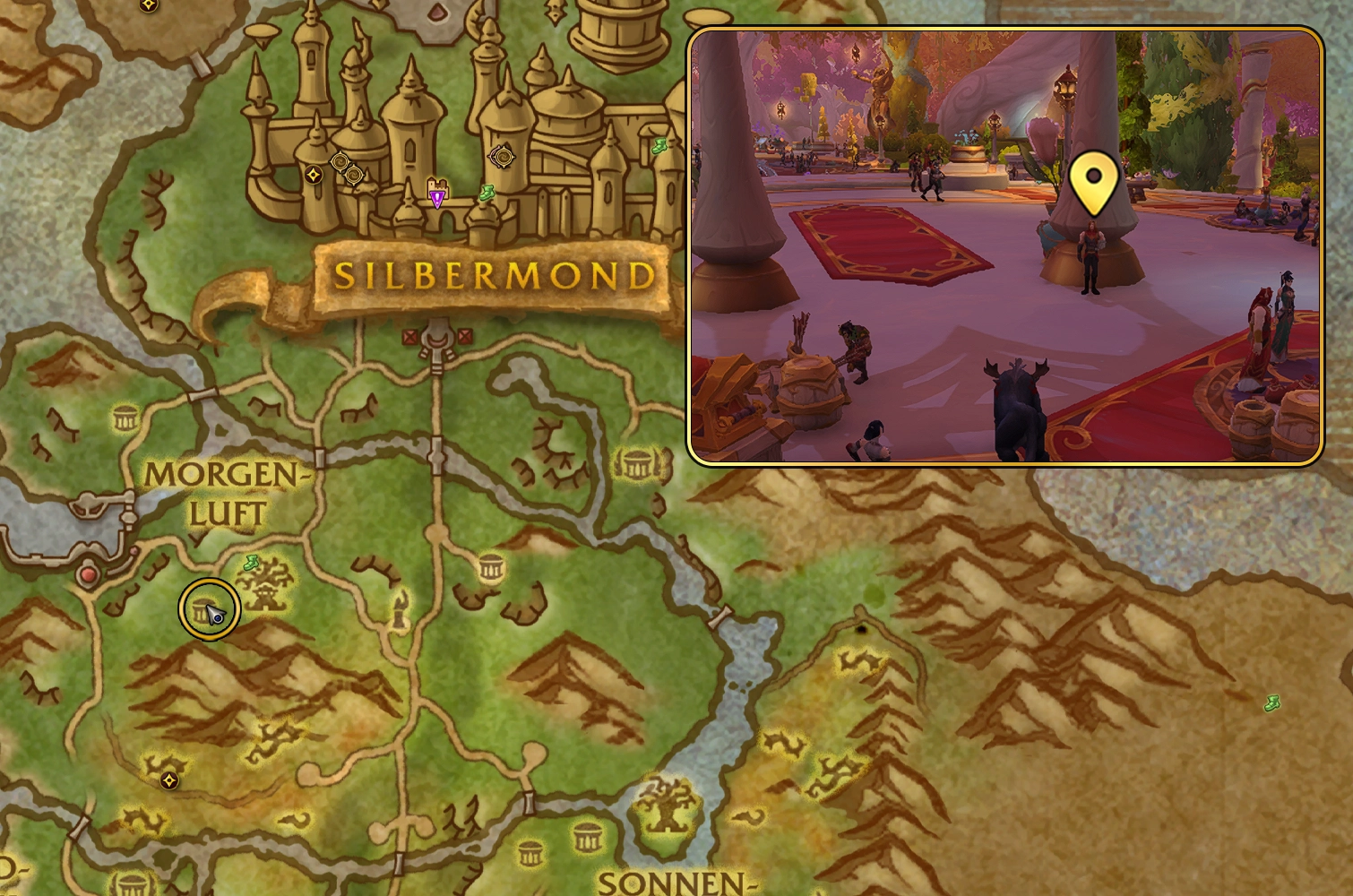1353x896 pixels.
Task: Click the Sonnen- label at the bottom
Action: pos(671,883)
